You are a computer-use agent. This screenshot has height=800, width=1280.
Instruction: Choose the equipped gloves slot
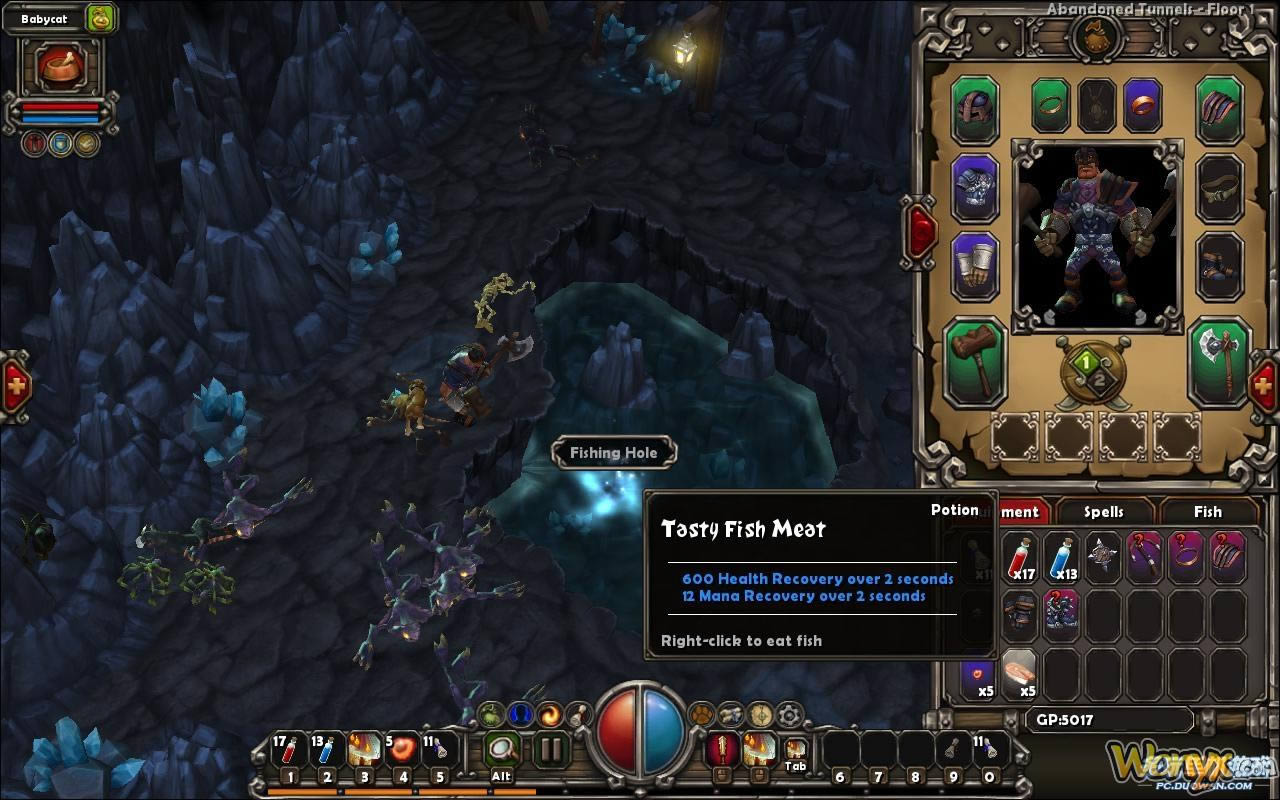tap(974, 266)
